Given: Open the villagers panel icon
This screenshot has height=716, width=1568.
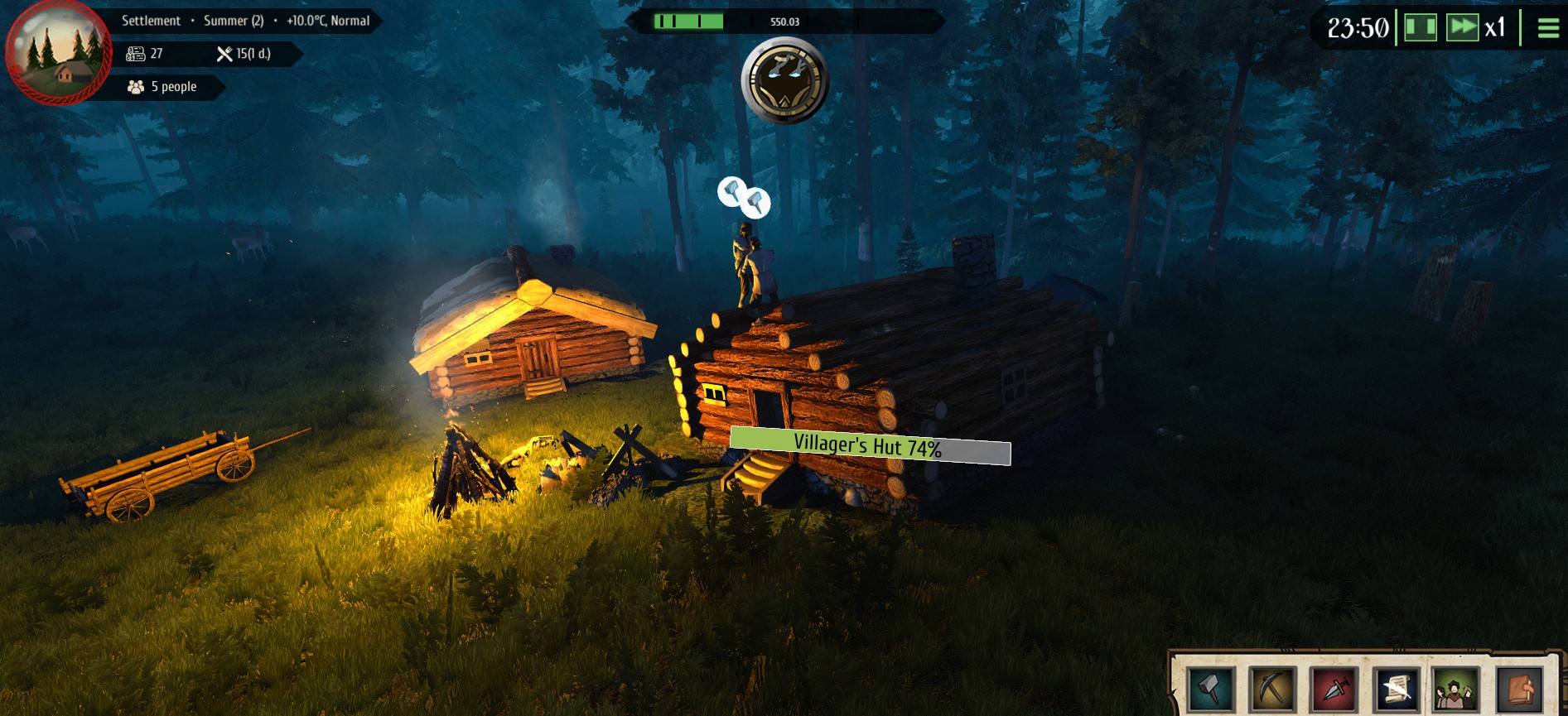Looking at the screenshot, I should 1455,690.
